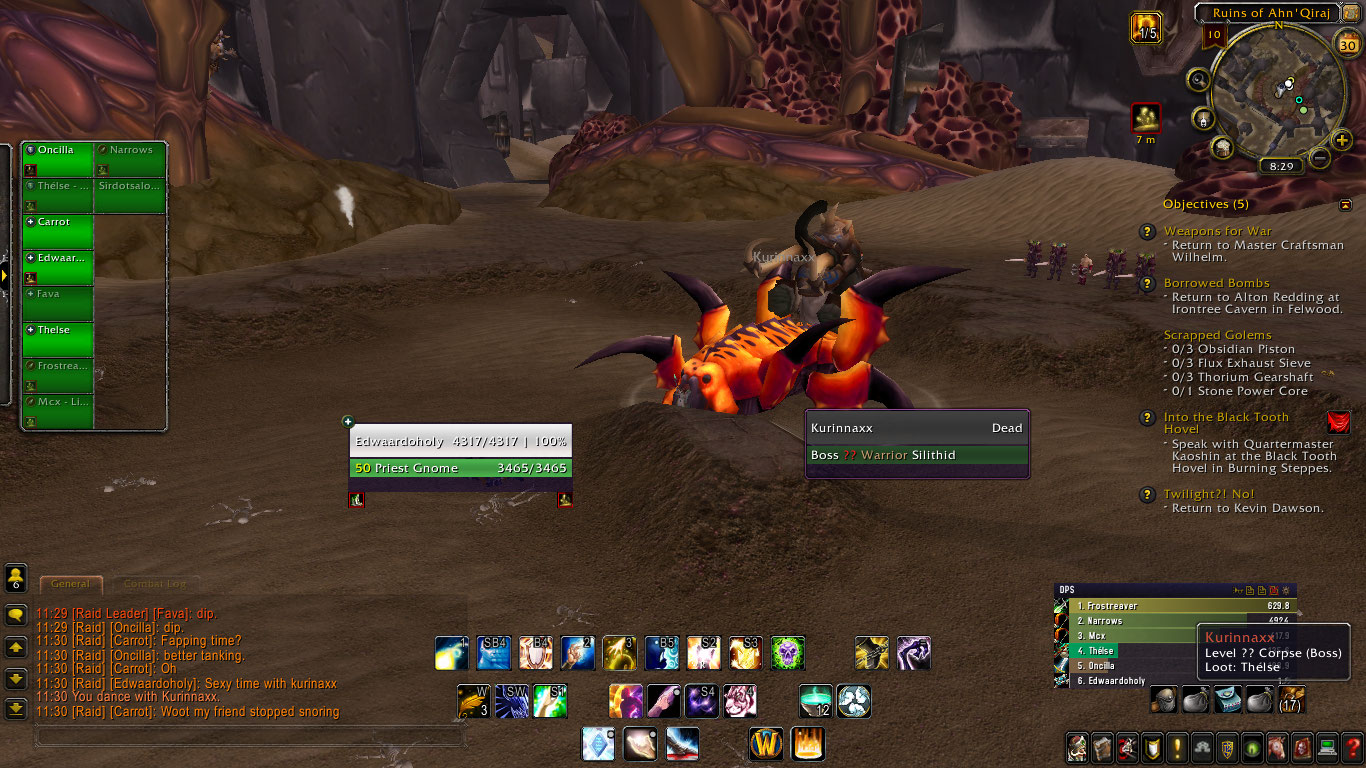Zoom in the minimap with the plus button
Screen dimensions: 1366x768
(x=1342, y=140)
